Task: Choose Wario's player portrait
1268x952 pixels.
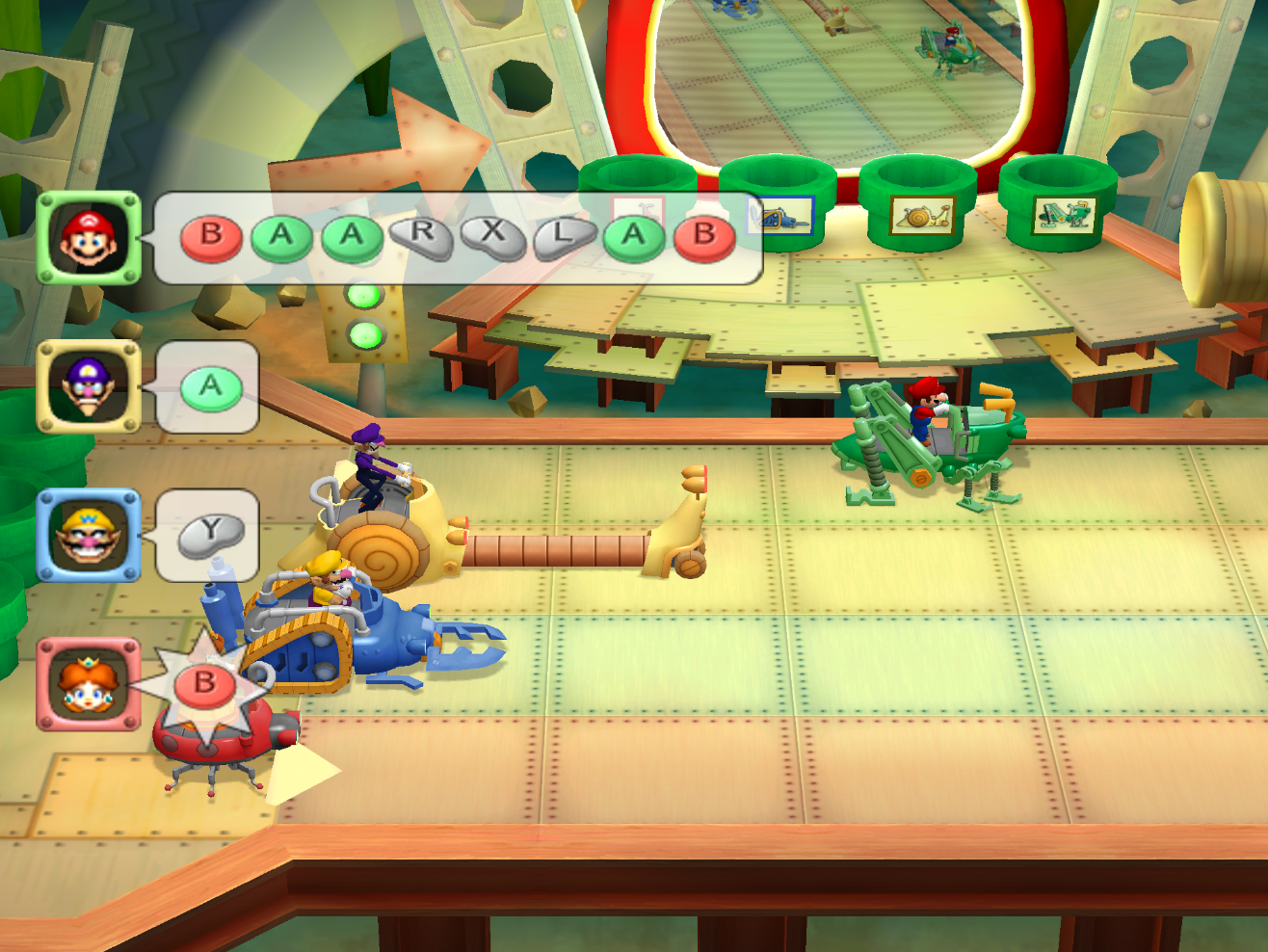Action: 89,536
